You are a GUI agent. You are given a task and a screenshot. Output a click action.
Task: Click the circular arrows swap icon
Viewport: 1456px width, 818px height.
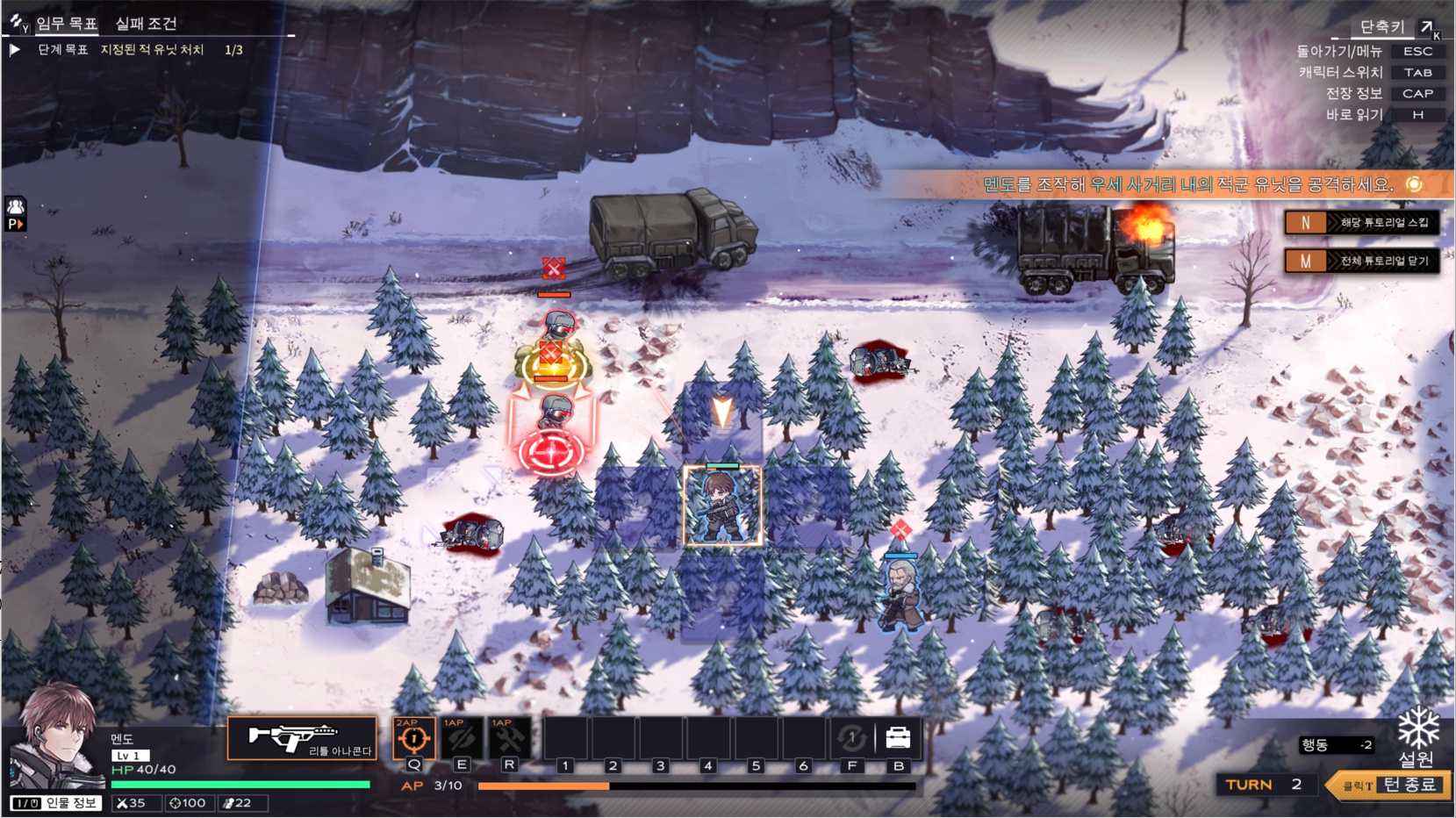(851, 738)
